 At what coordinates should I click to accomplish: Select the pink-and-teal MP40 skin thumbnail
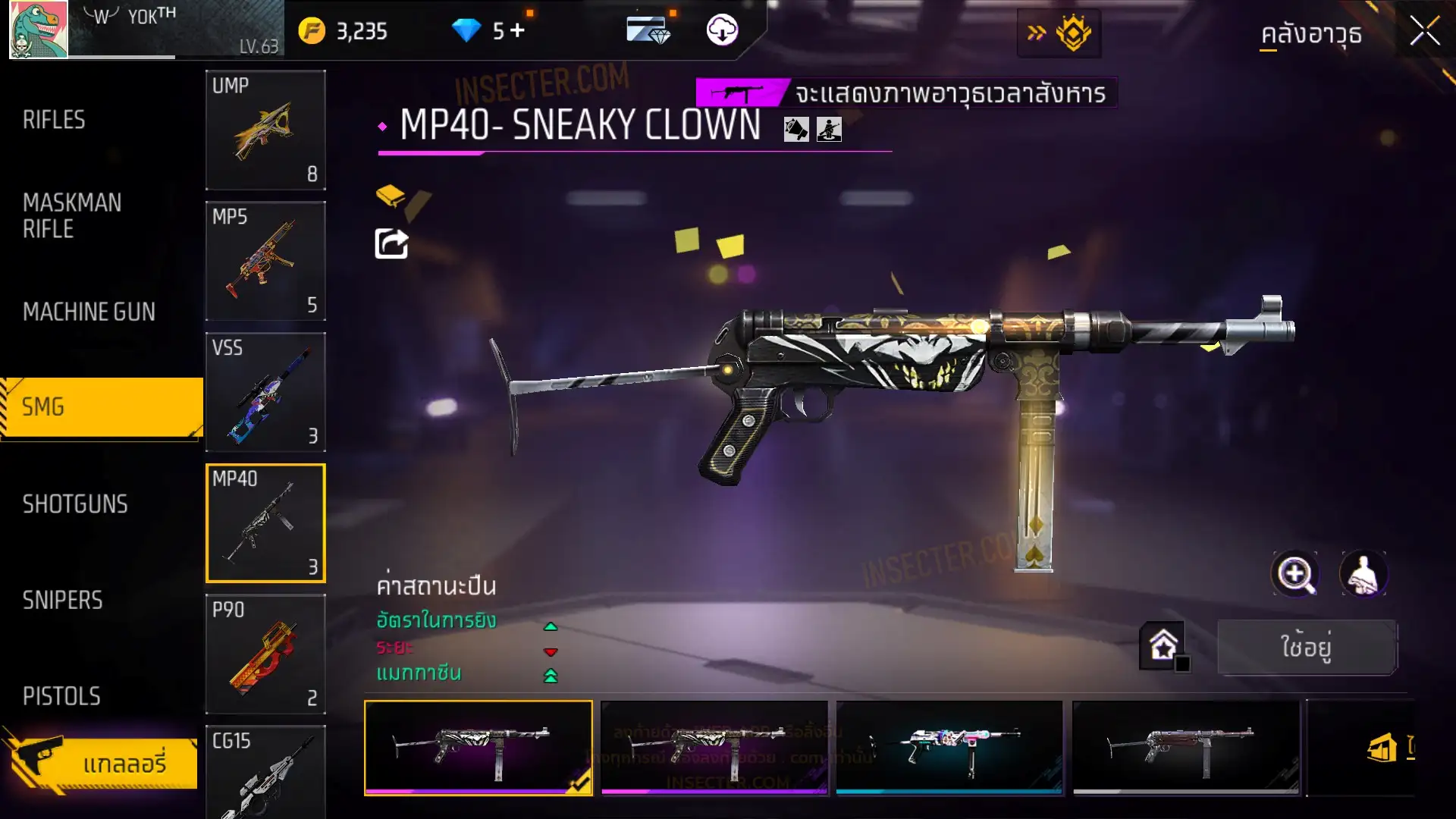coord(949,748)
